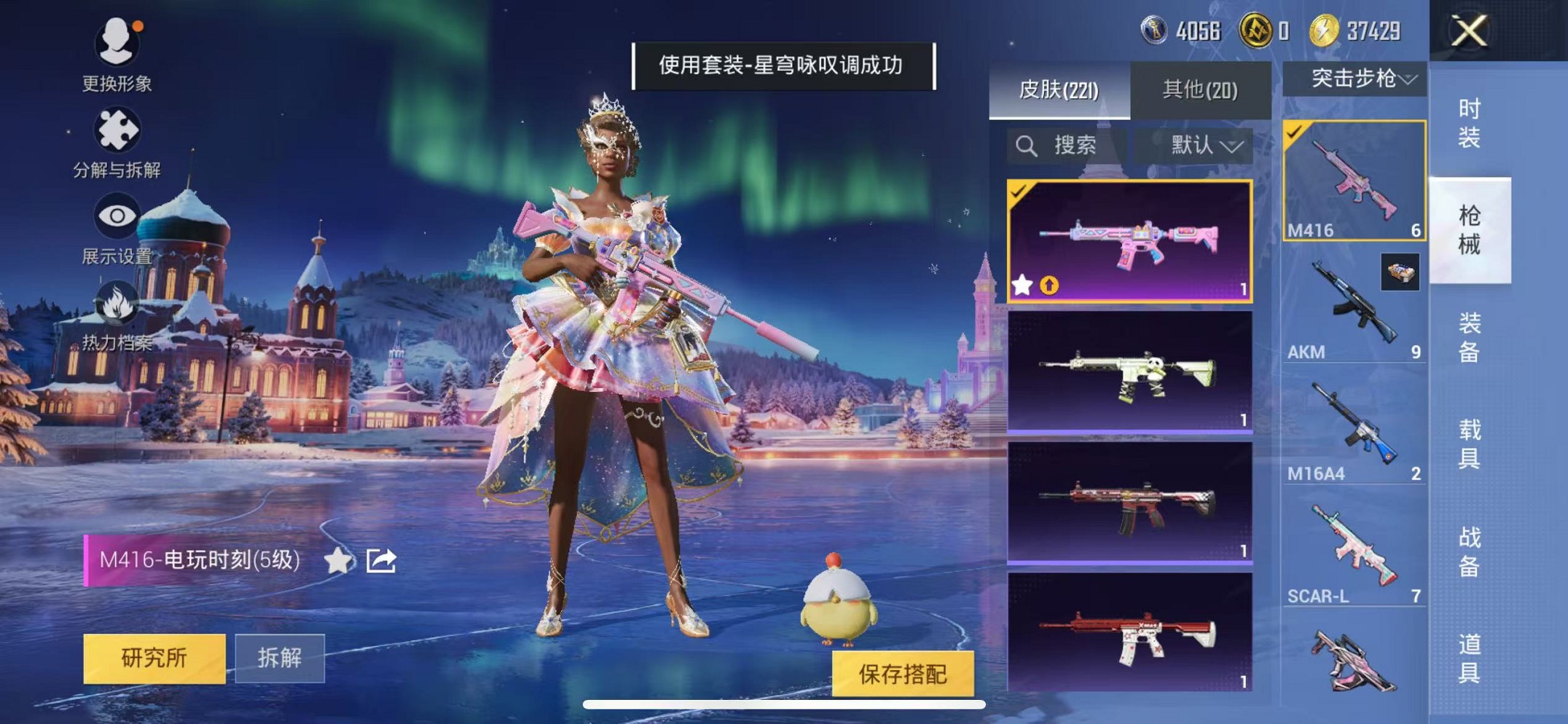Viewport: 1568px width, 724px height.
Task: Select the 分解与拆解 dismantle icon
Action: (x=117, y=131)
